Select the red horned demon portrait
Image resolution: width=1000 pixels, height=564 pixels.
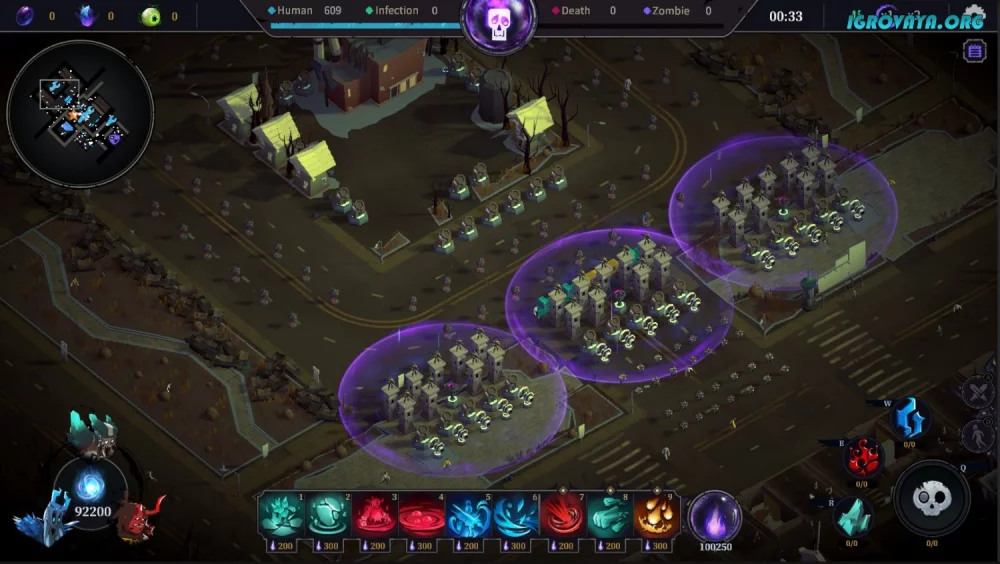coord(139,517)
